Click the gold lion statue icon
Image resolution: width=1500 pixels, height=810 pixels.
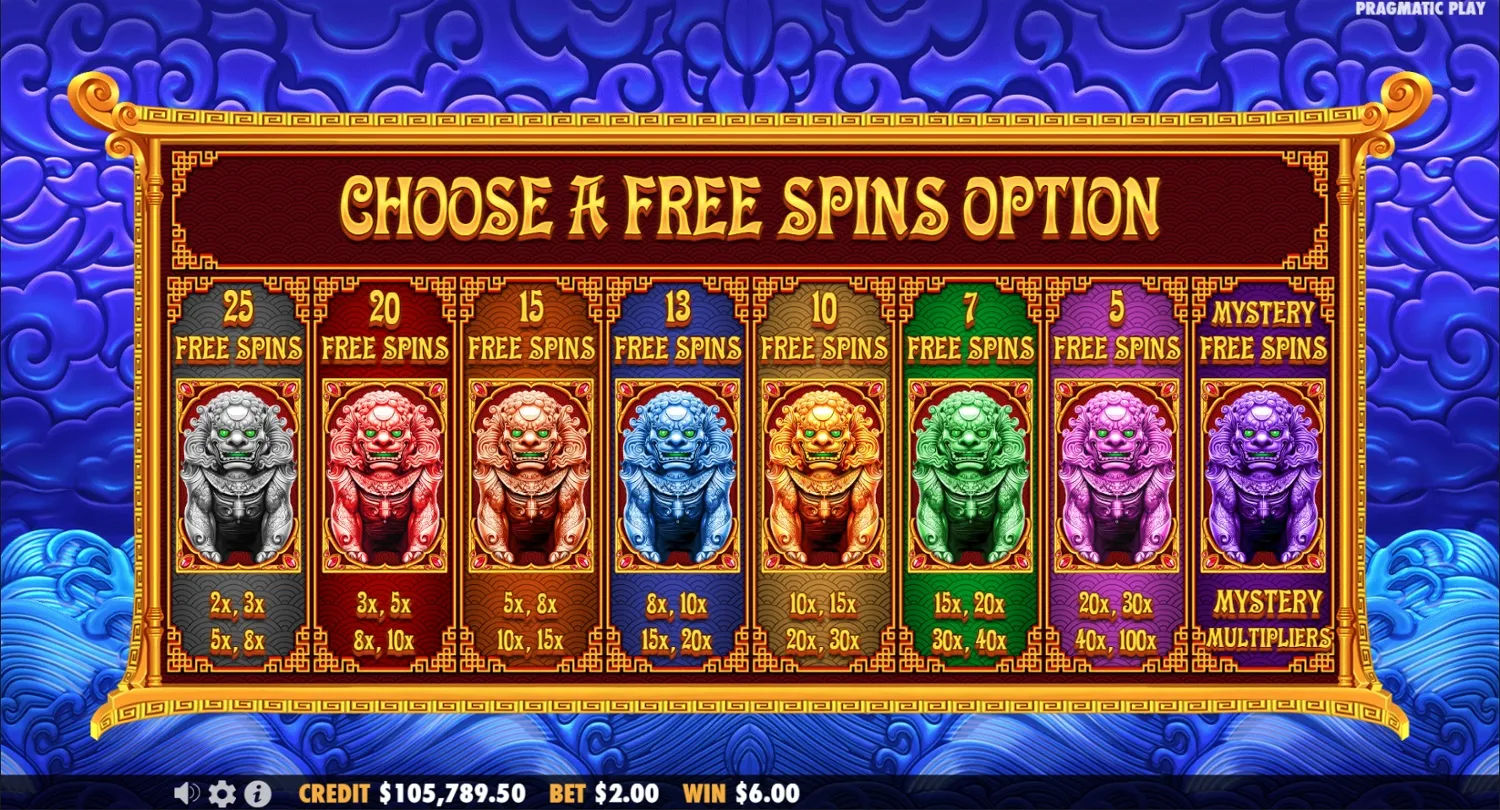click(x=825, y=470)
